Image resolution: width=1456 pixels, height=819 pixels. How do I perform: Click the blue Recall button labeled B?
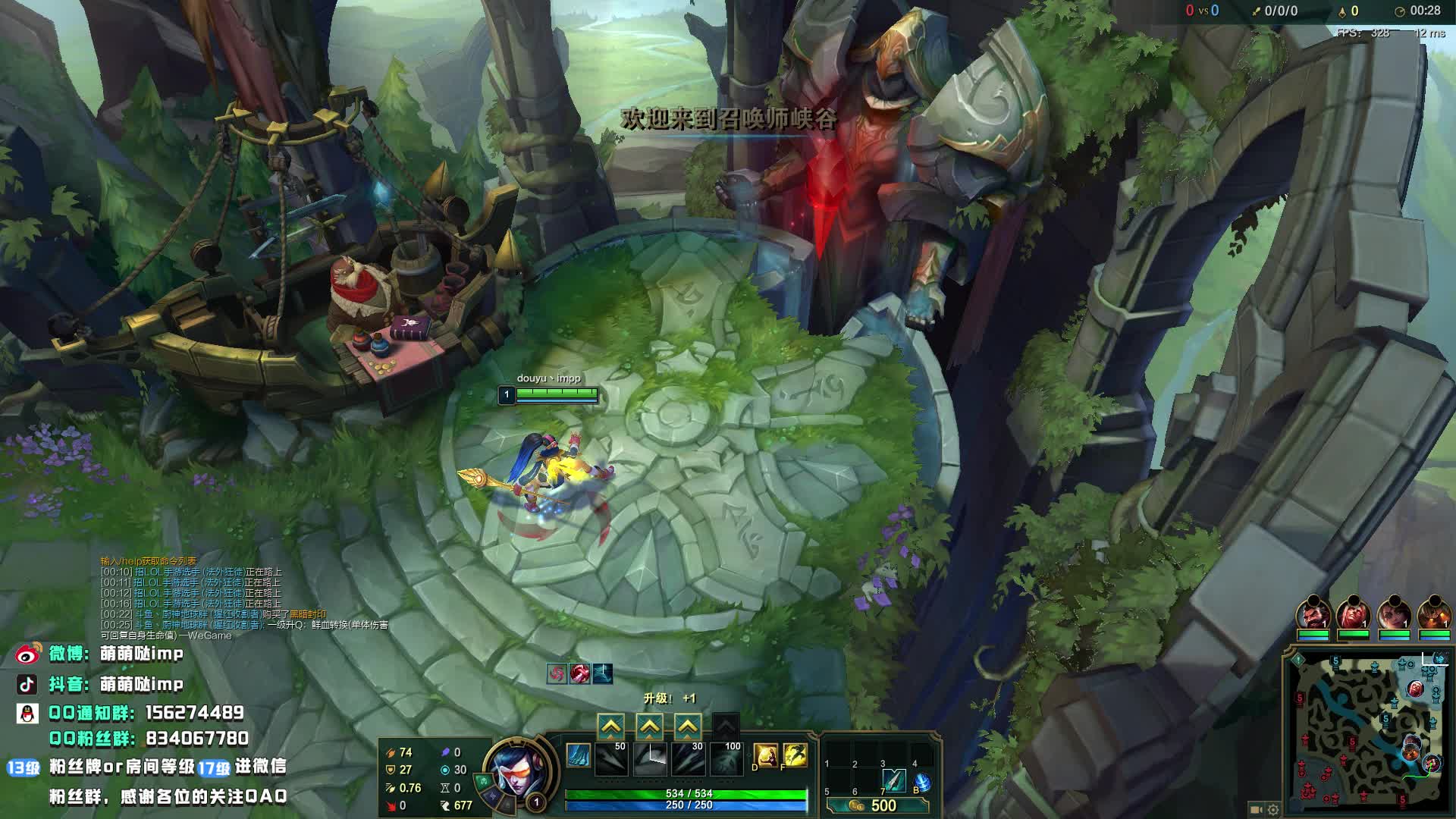(922, 782)
